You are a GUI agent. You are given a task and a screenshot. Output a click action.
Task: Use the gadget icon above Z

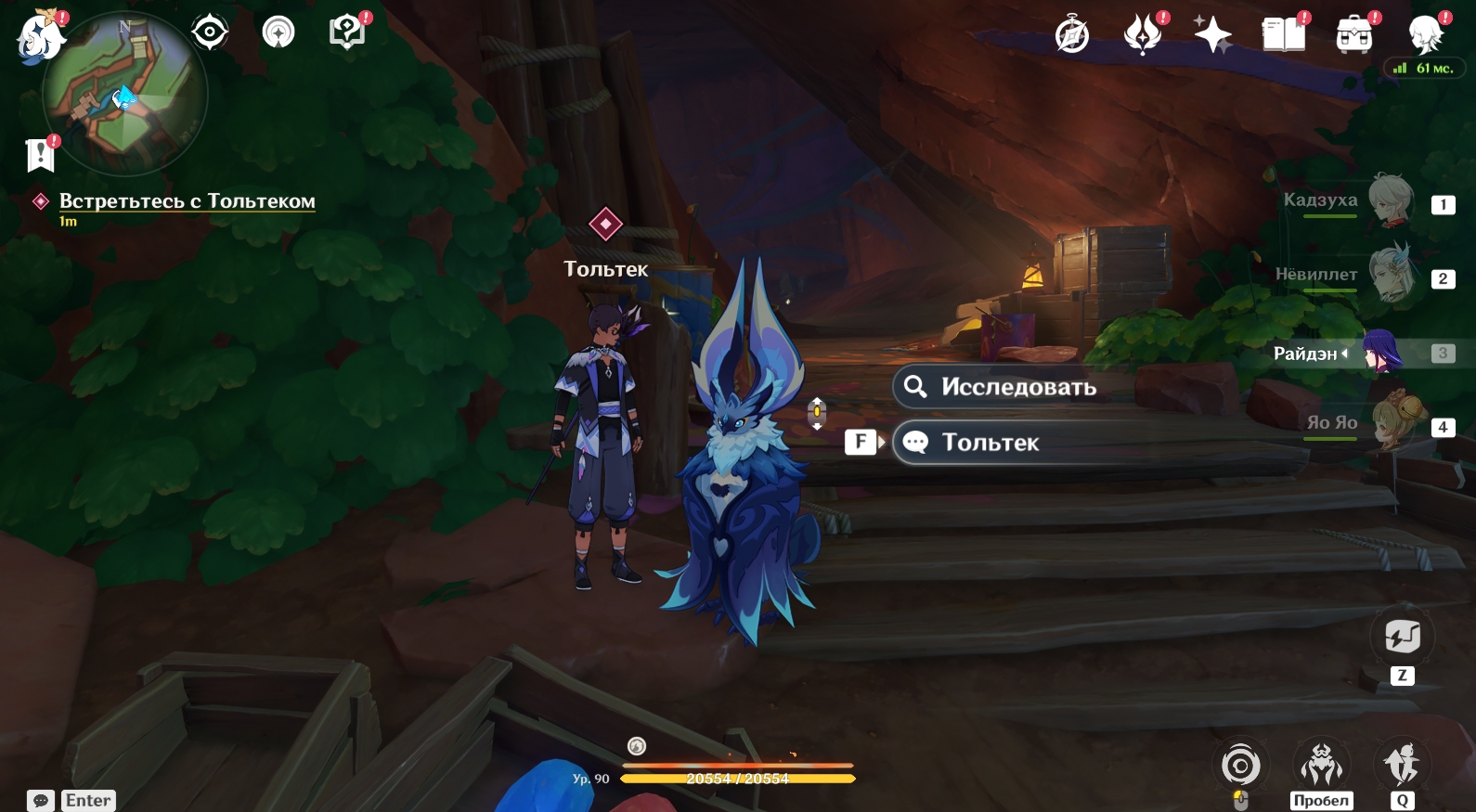point(1402,638)
